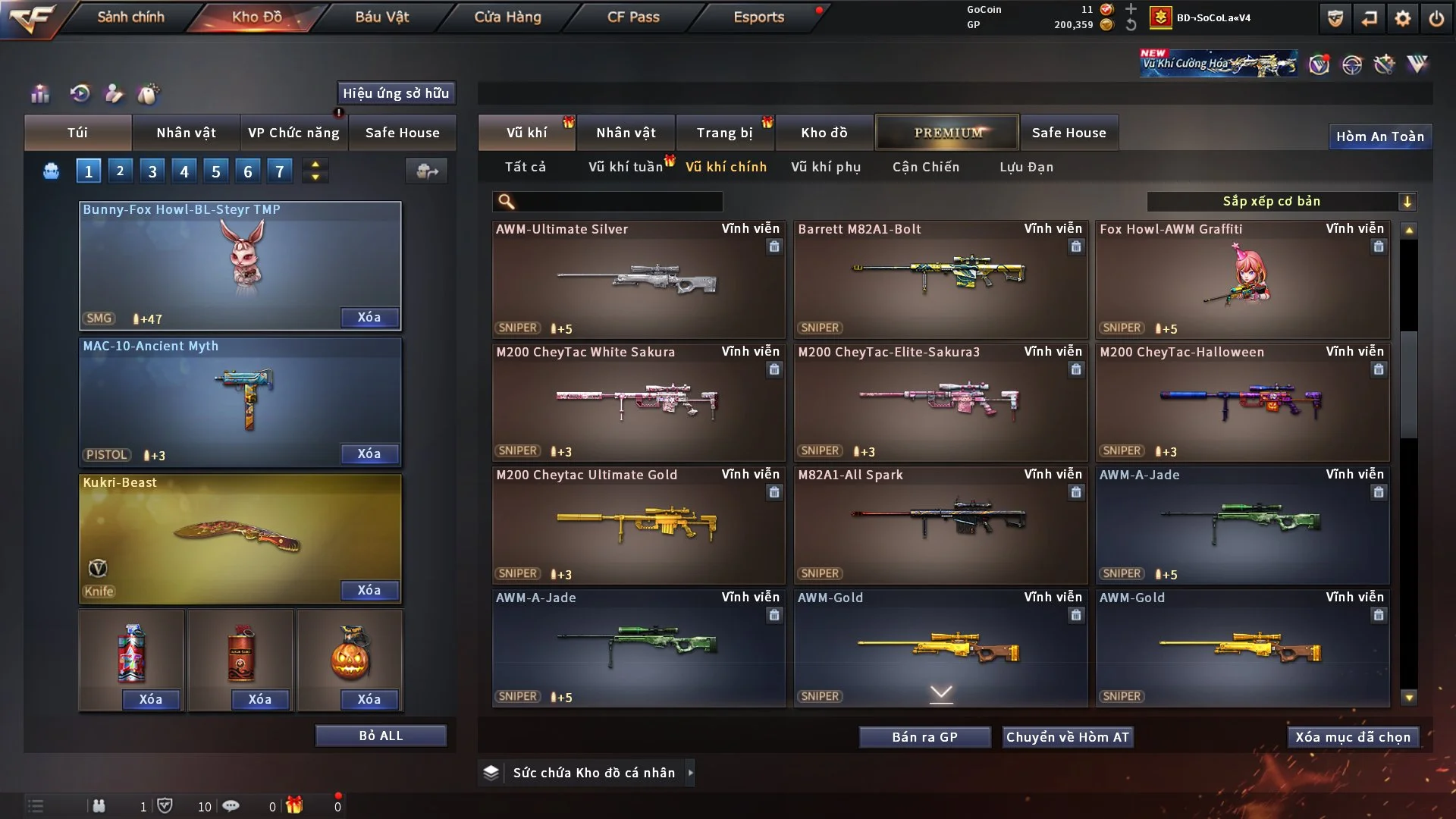Type in the weapon search field
The image size is (1456, 819).
[618, 201]
